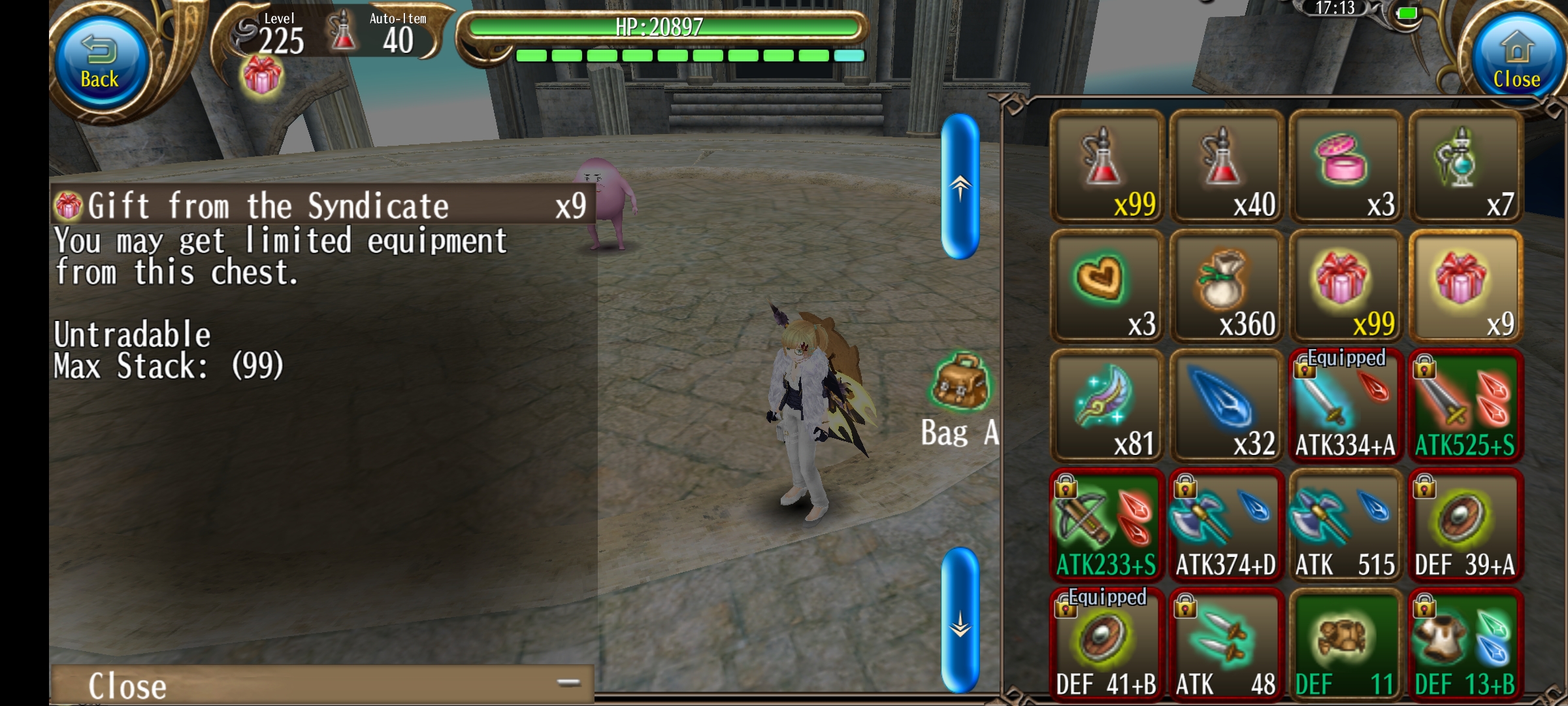Select the blue crystal x32

1226,406
